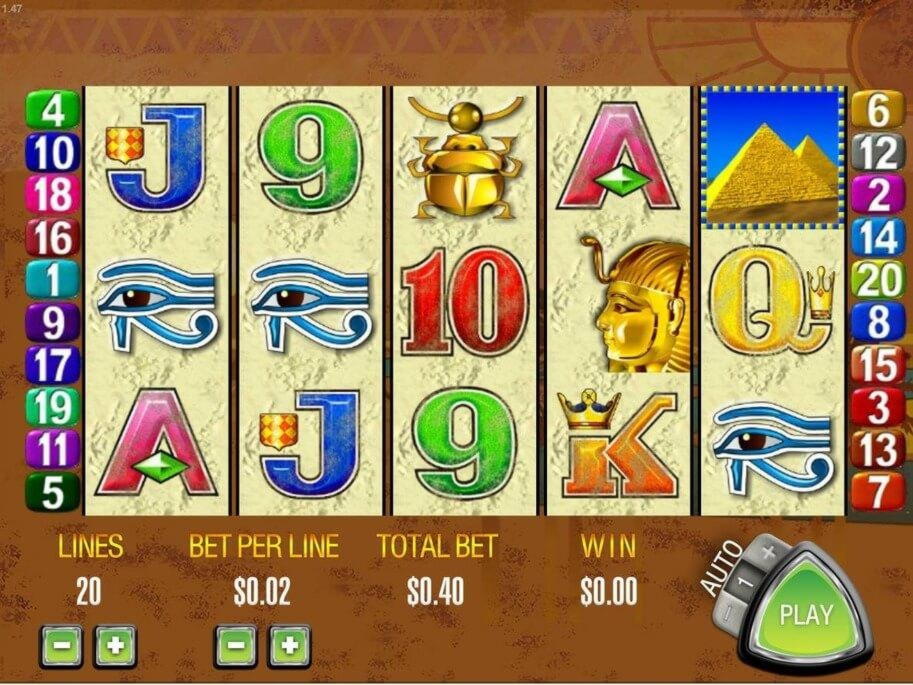Click payline marker 7
This screenshot has width=913, height=685.
(x=877, y=491)
